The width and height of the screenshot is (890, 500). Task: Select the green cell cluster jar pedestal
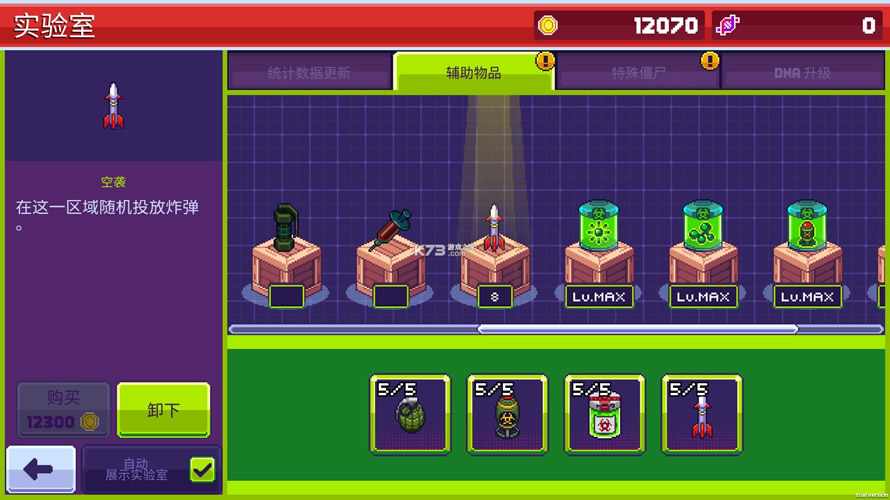click(702, 255)
